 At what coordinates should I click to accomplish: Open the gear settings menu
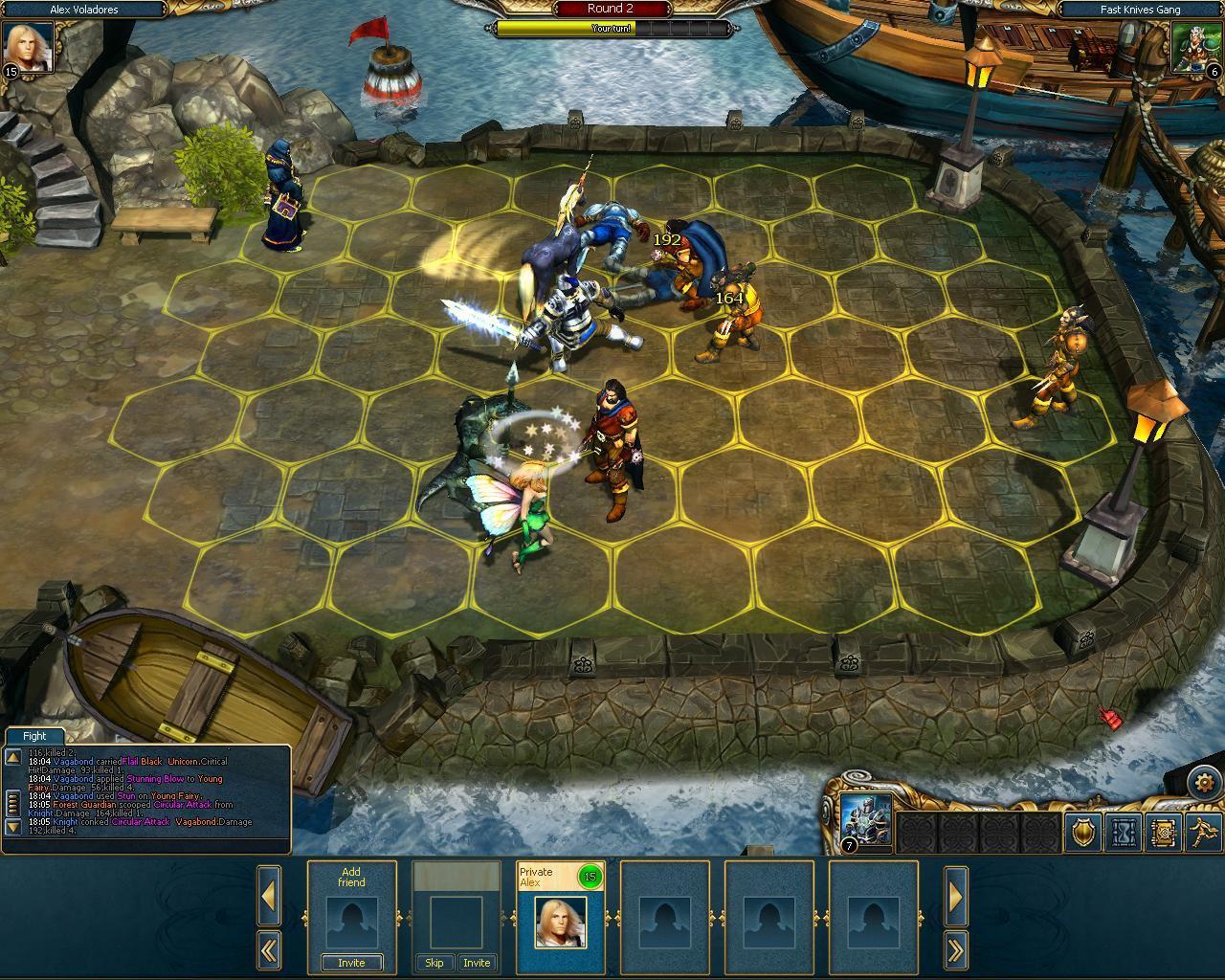click(x=1203, y=783)
